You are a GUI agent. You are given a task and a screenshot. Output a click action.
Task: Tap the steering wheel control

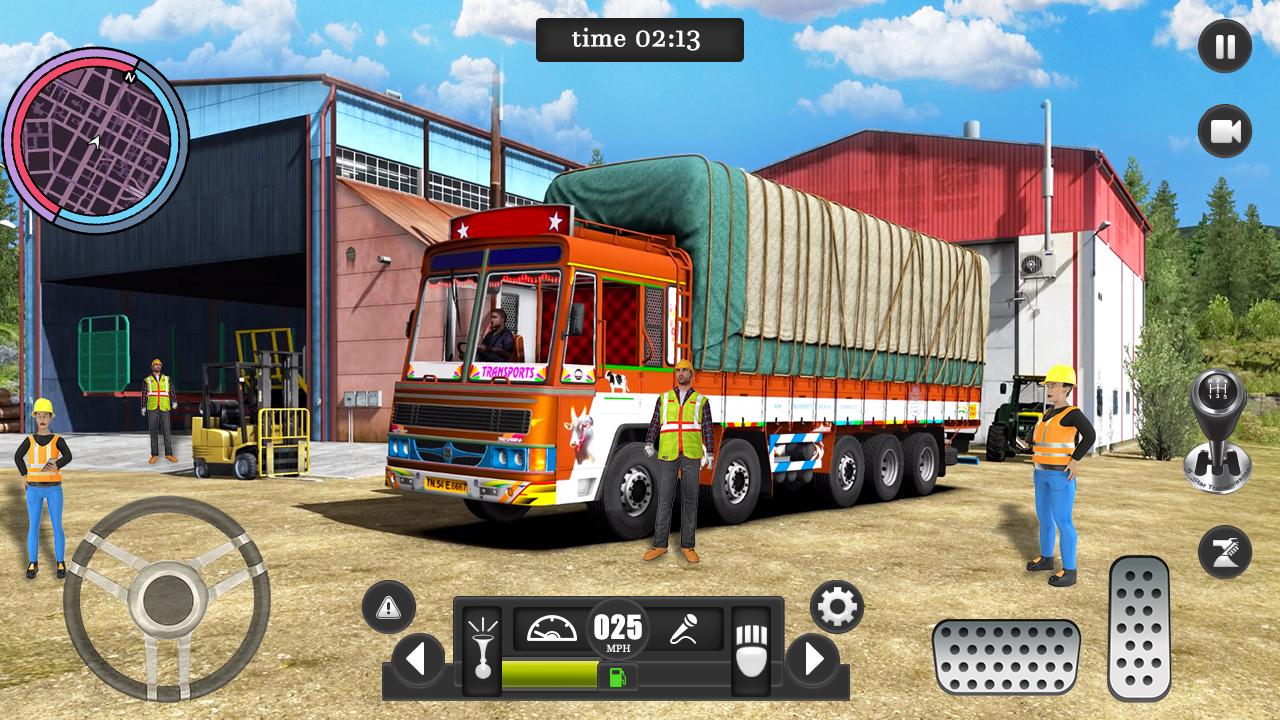[x=166, y=598]
